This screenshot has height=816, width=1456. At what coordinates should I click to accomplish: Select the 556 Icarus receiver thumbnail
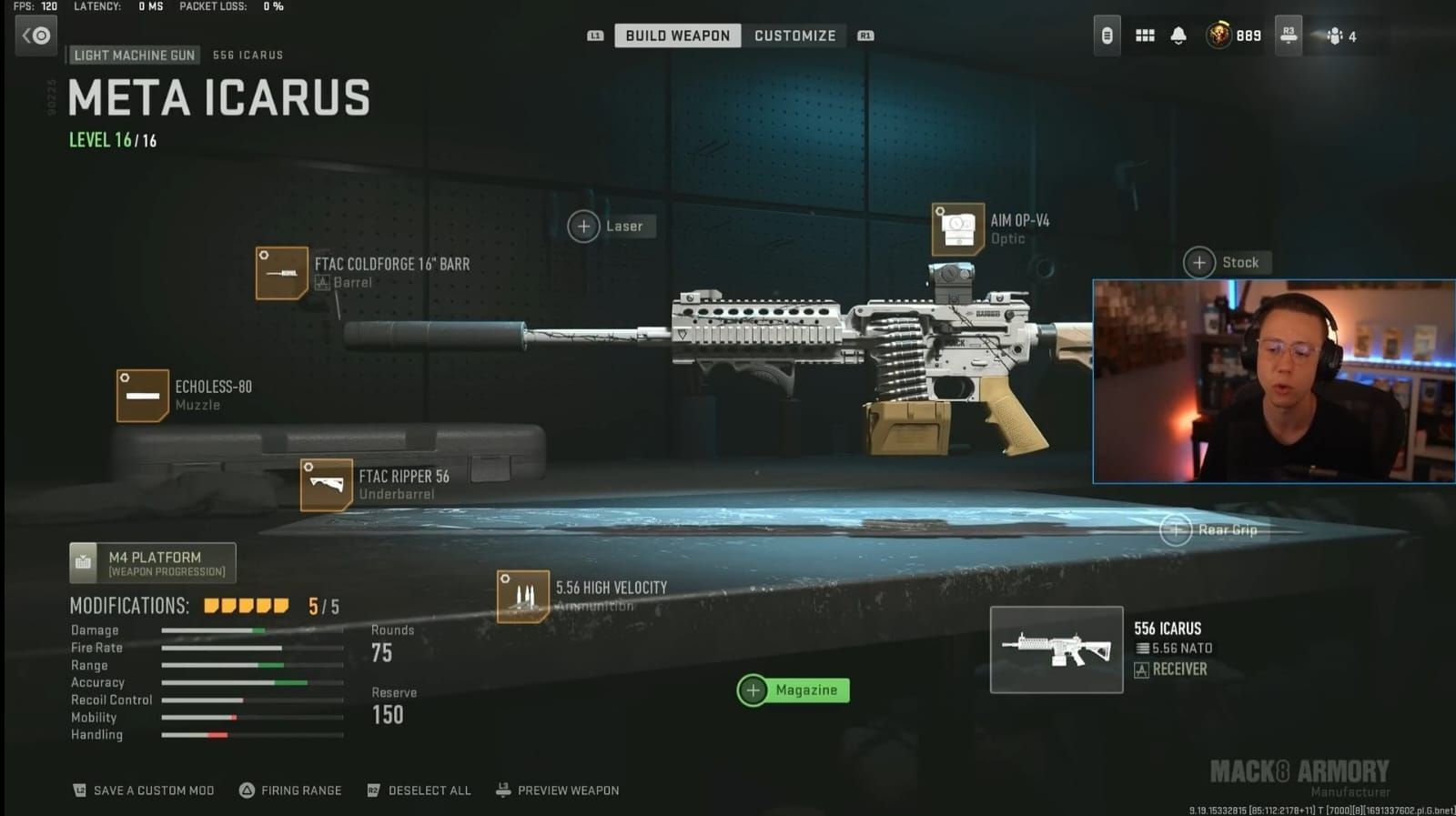pyautogui.click(x=1056, y=649)
